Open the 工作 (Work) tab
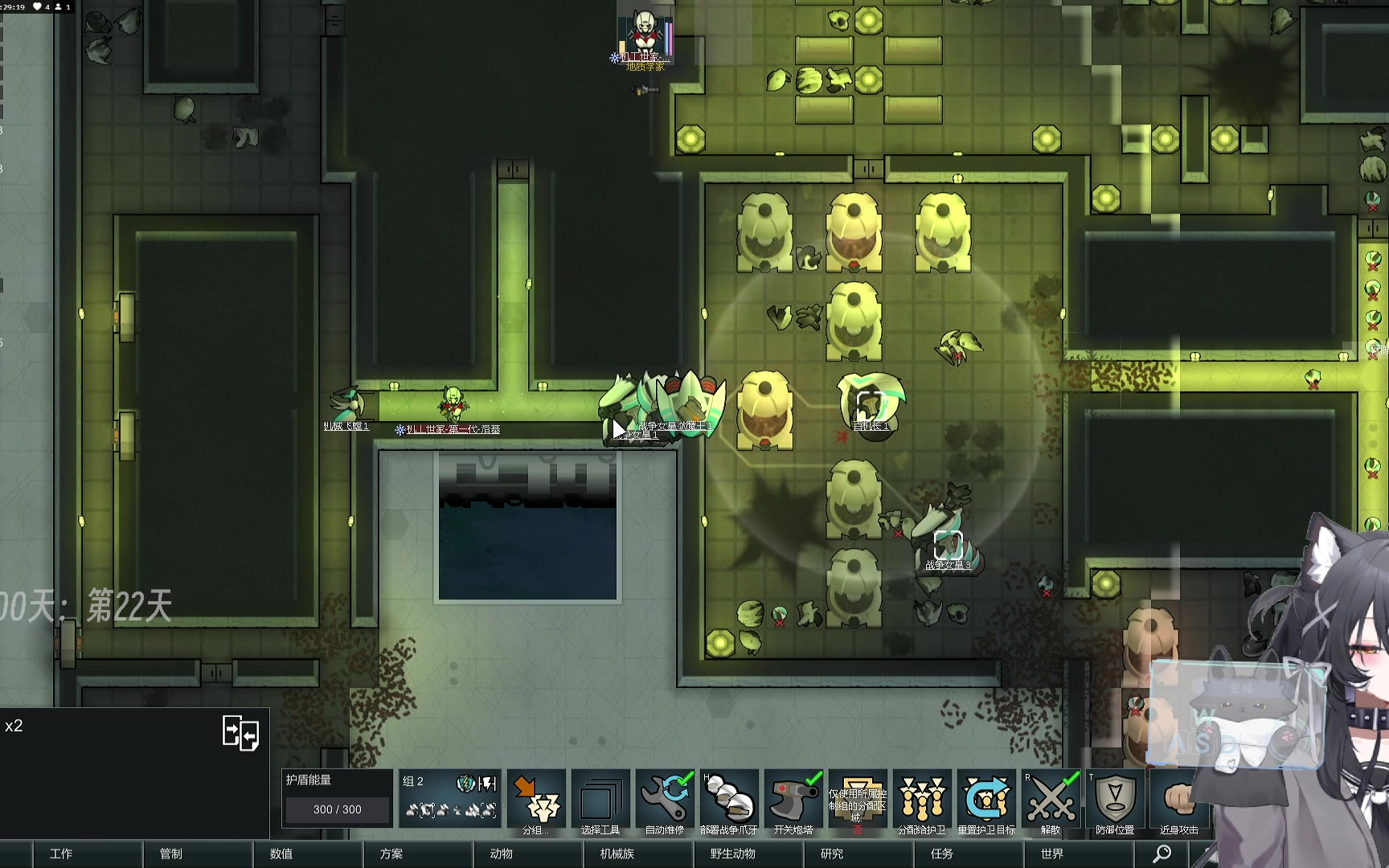 [x=61, y=854]
